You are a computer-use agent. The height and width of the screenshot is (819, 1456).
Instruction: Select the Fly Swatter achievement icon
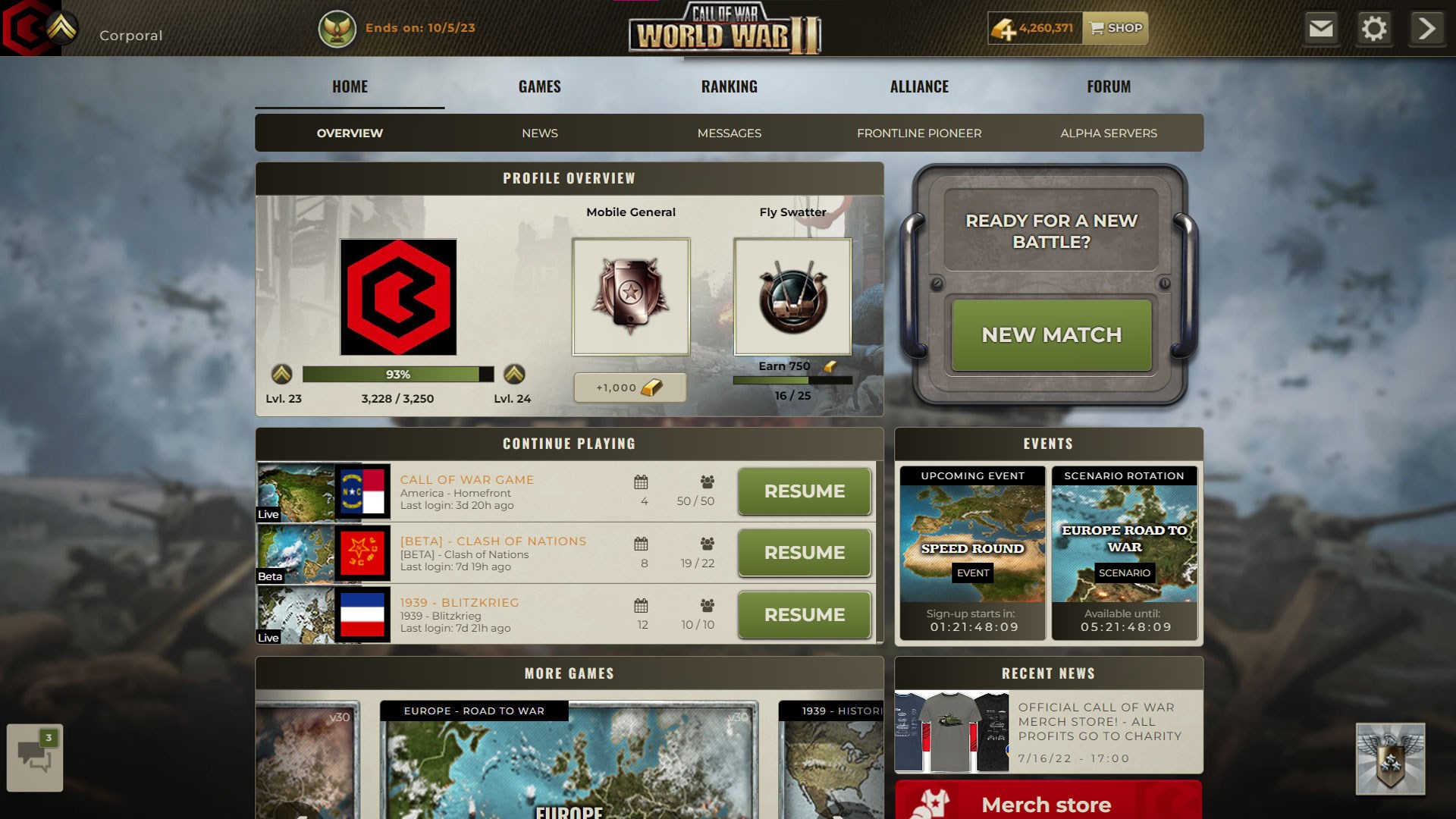(792, 297)
